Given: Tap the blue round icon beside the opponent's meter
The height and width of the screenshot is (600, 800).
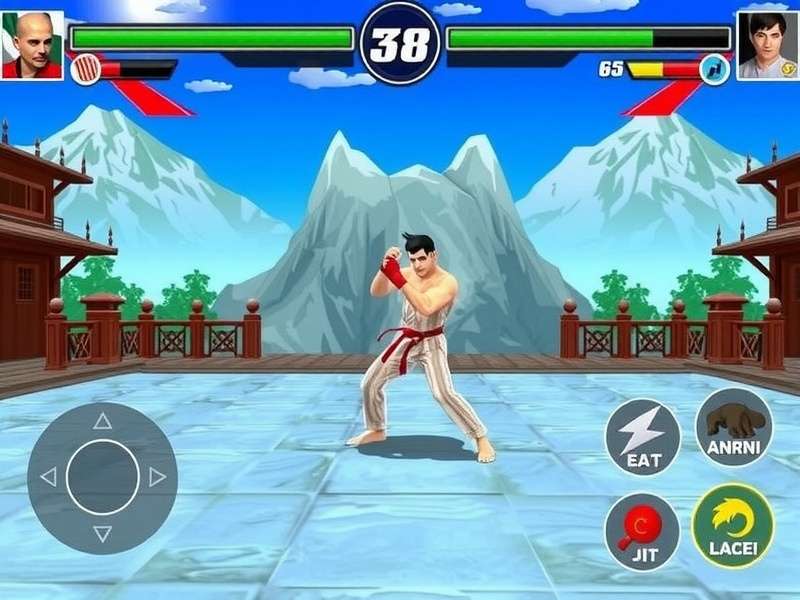Looking at the screenshot, I should [714, 69].
